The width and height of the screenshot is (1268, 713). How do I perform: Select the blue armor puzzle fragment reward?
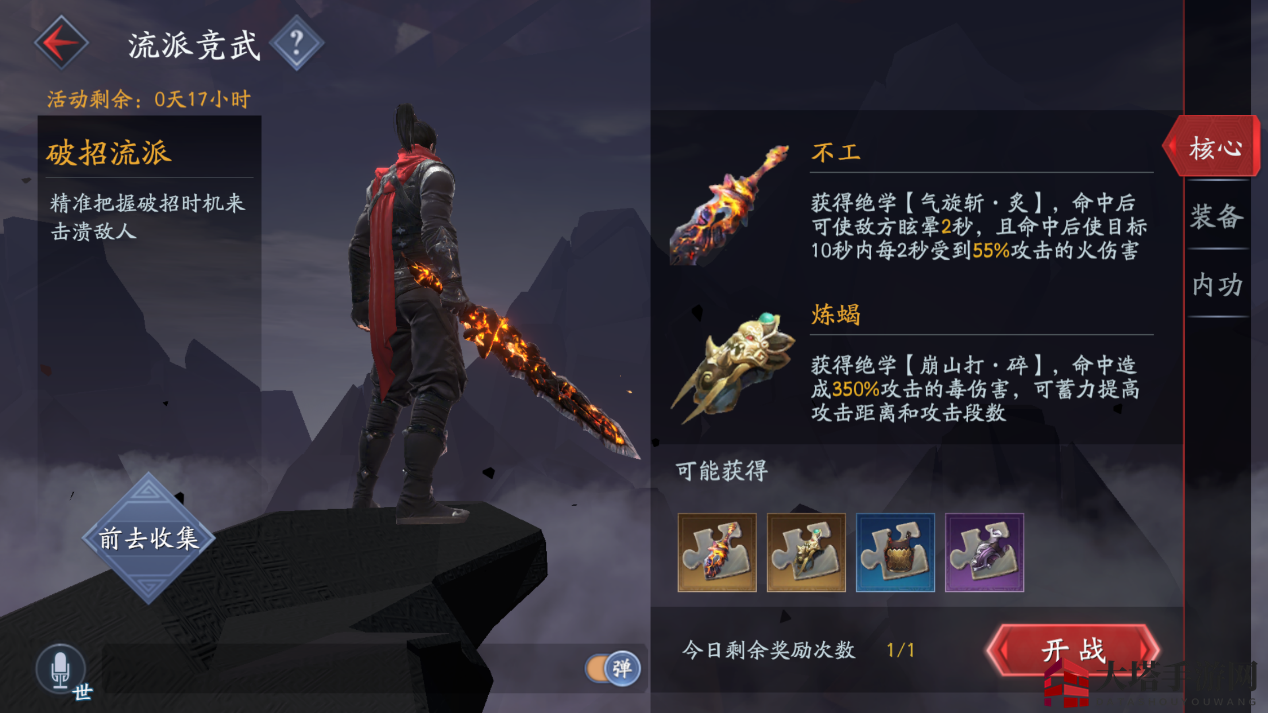[895, 553]
